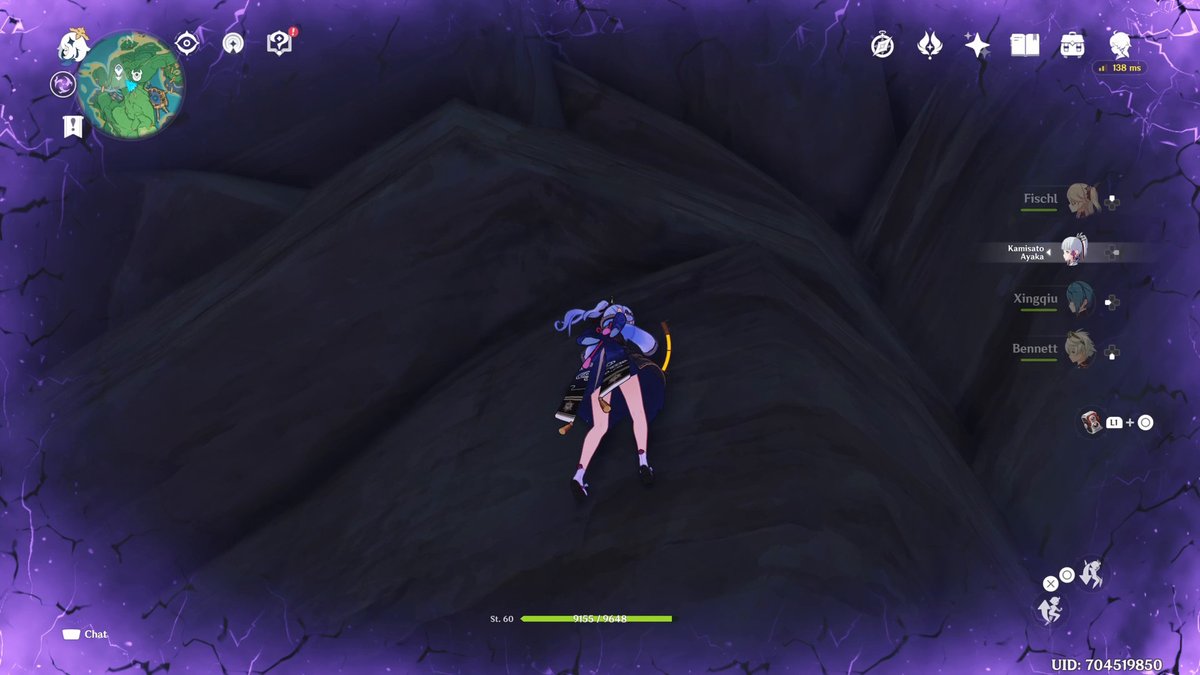
Task: Open the character profile head icon
Action: (x=1120, y=45)
